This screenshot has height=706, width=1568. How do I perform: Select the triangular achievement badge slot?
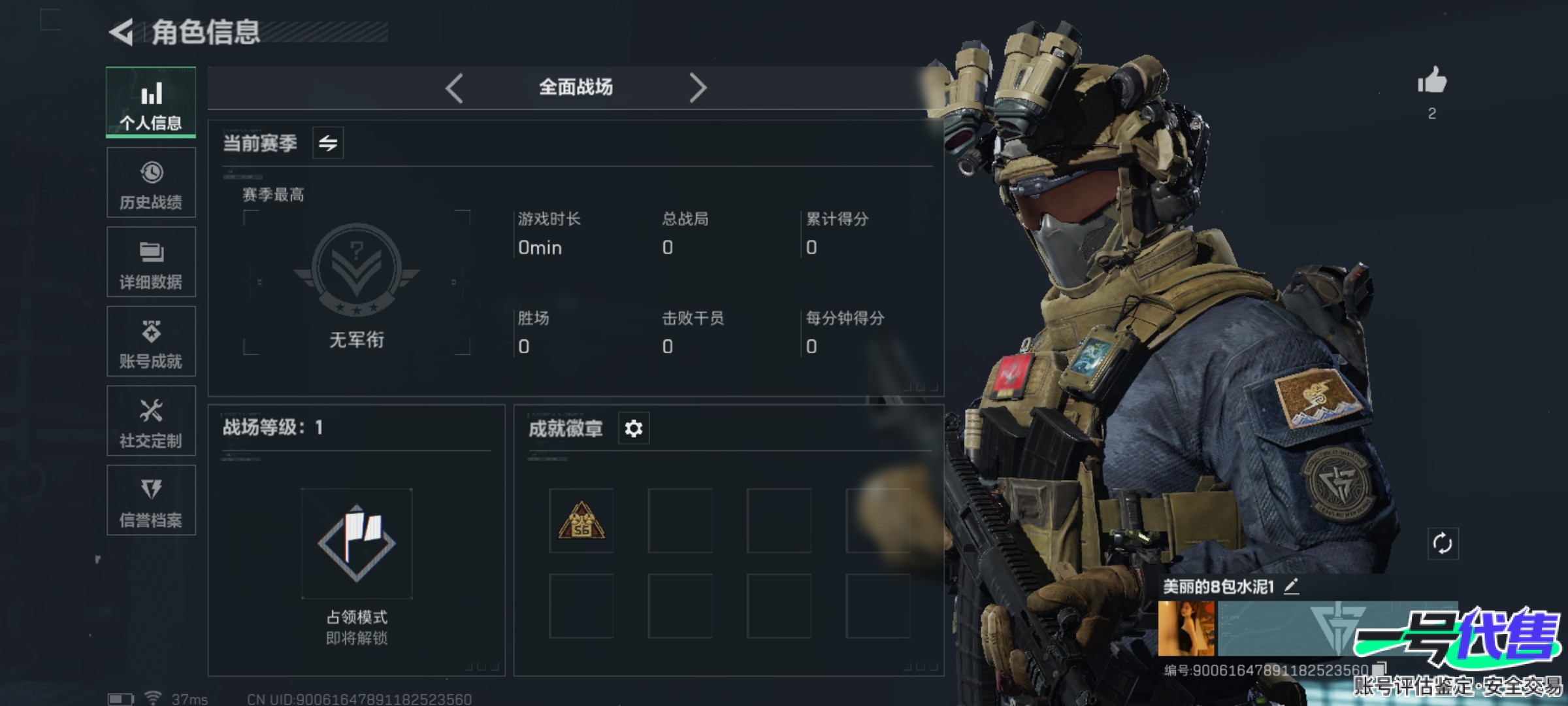coord(581,521)
